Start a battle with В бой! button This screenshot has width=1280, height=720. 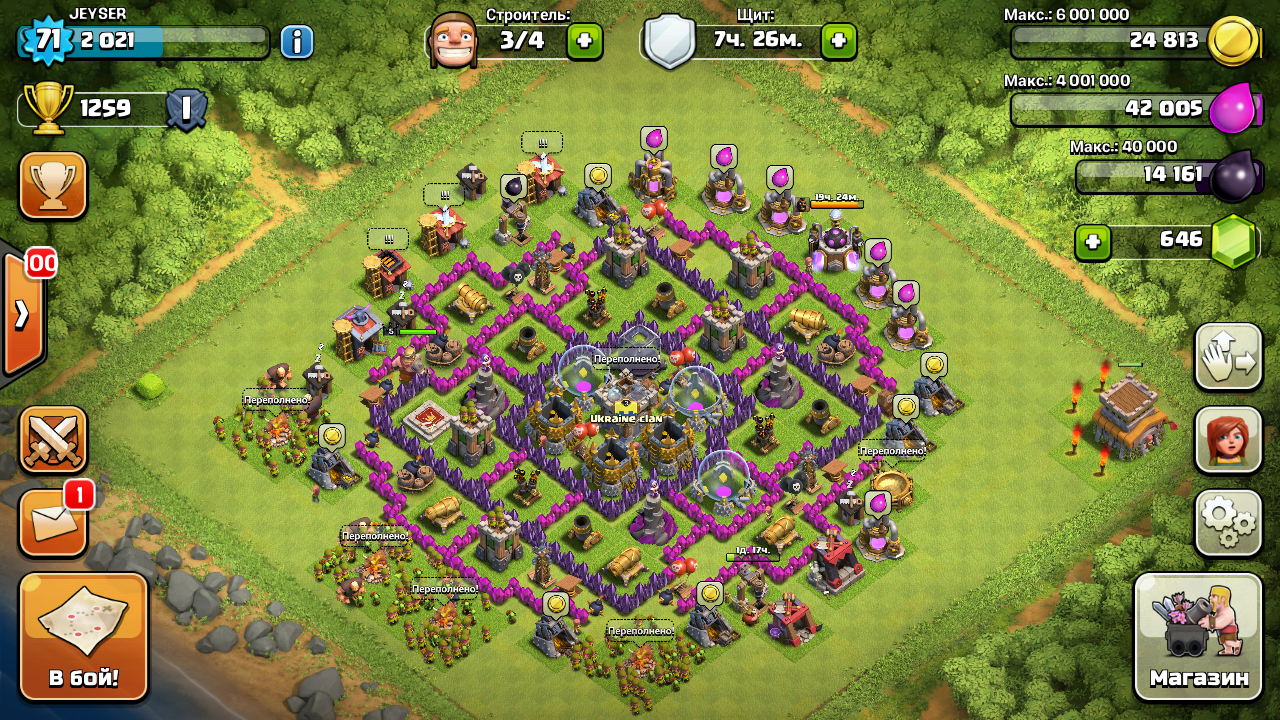84,636
